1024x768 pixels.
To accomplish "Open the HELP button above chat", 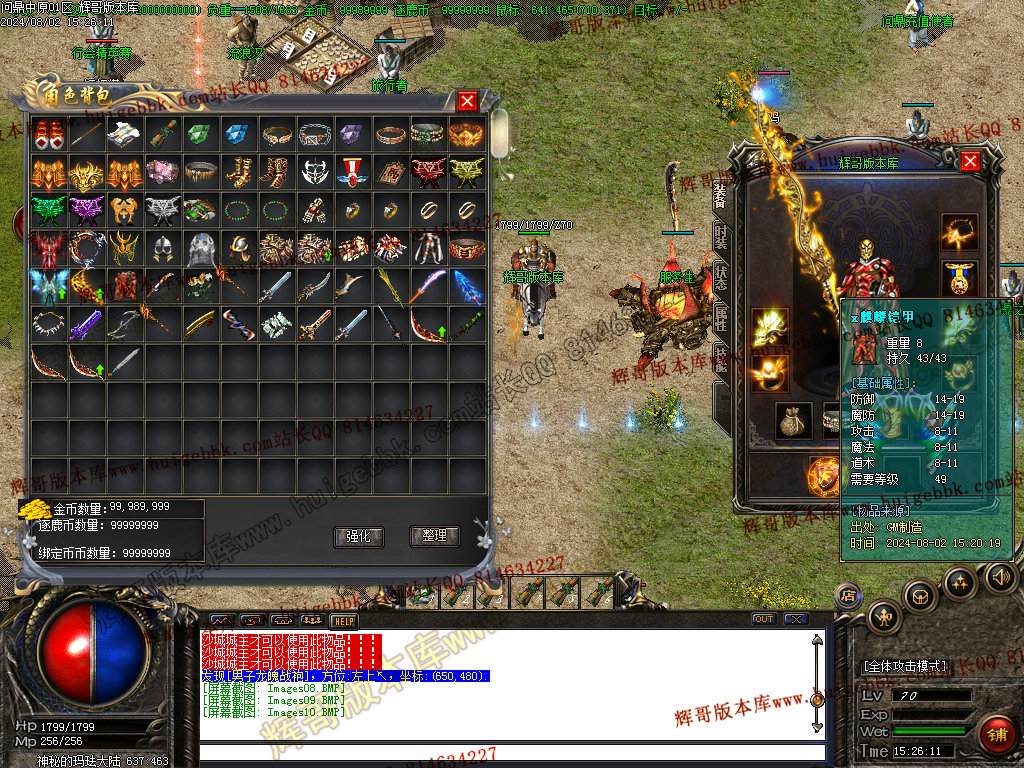I will (343, 620).
